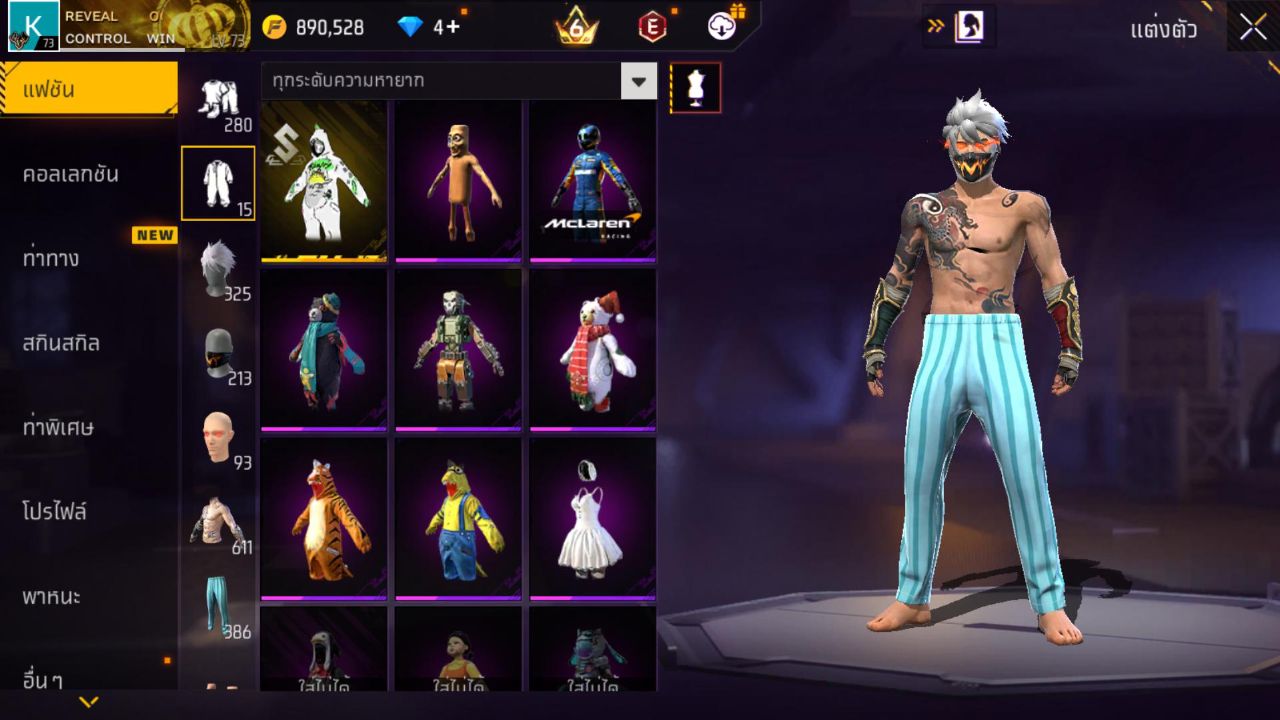Viewport: 1280px width, 720px height.
Task: Show the hair styles subcategory
Action: pyautogui.click(x=218, y=268)
